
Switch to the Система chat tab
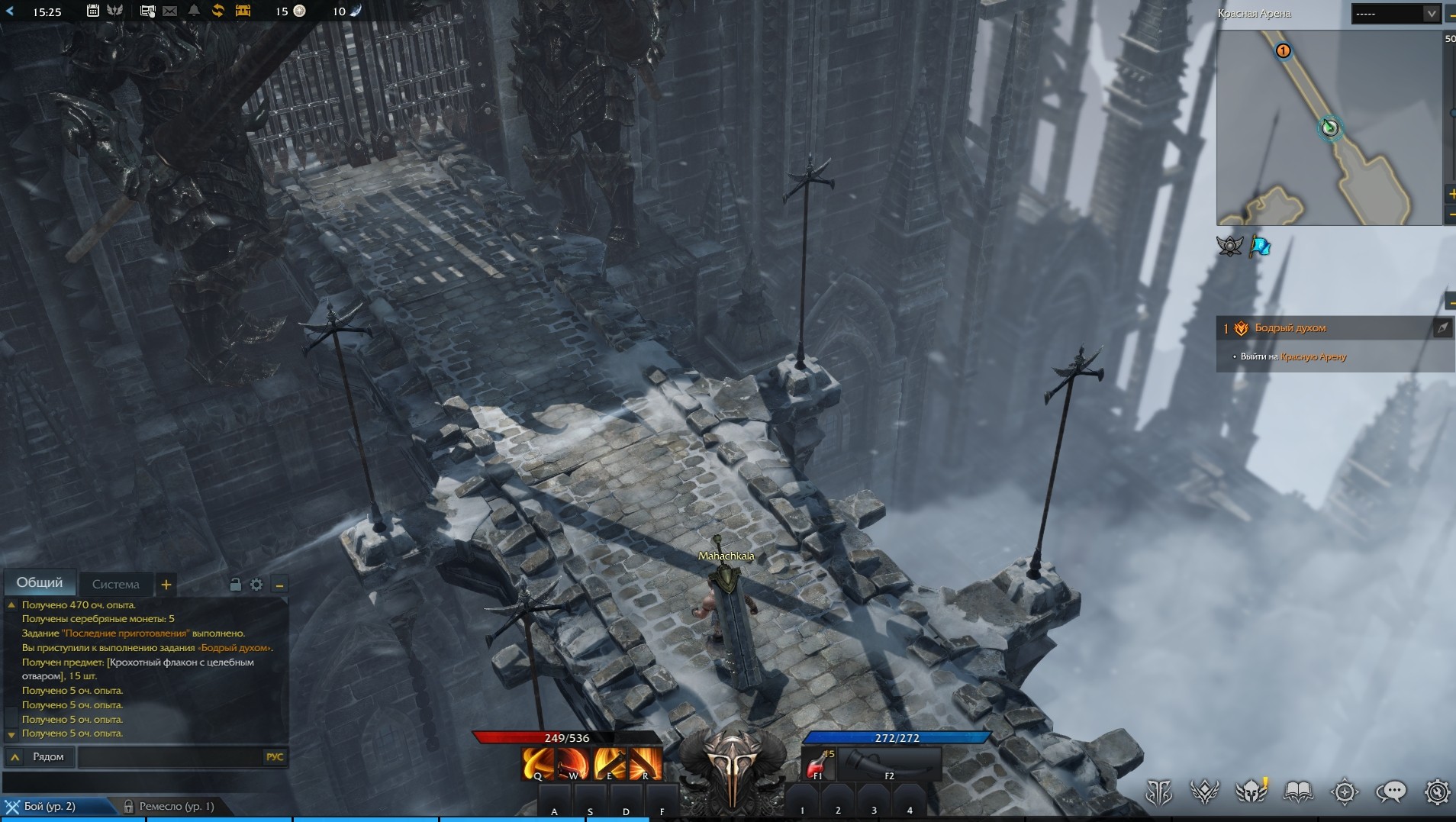coord(115,585)
